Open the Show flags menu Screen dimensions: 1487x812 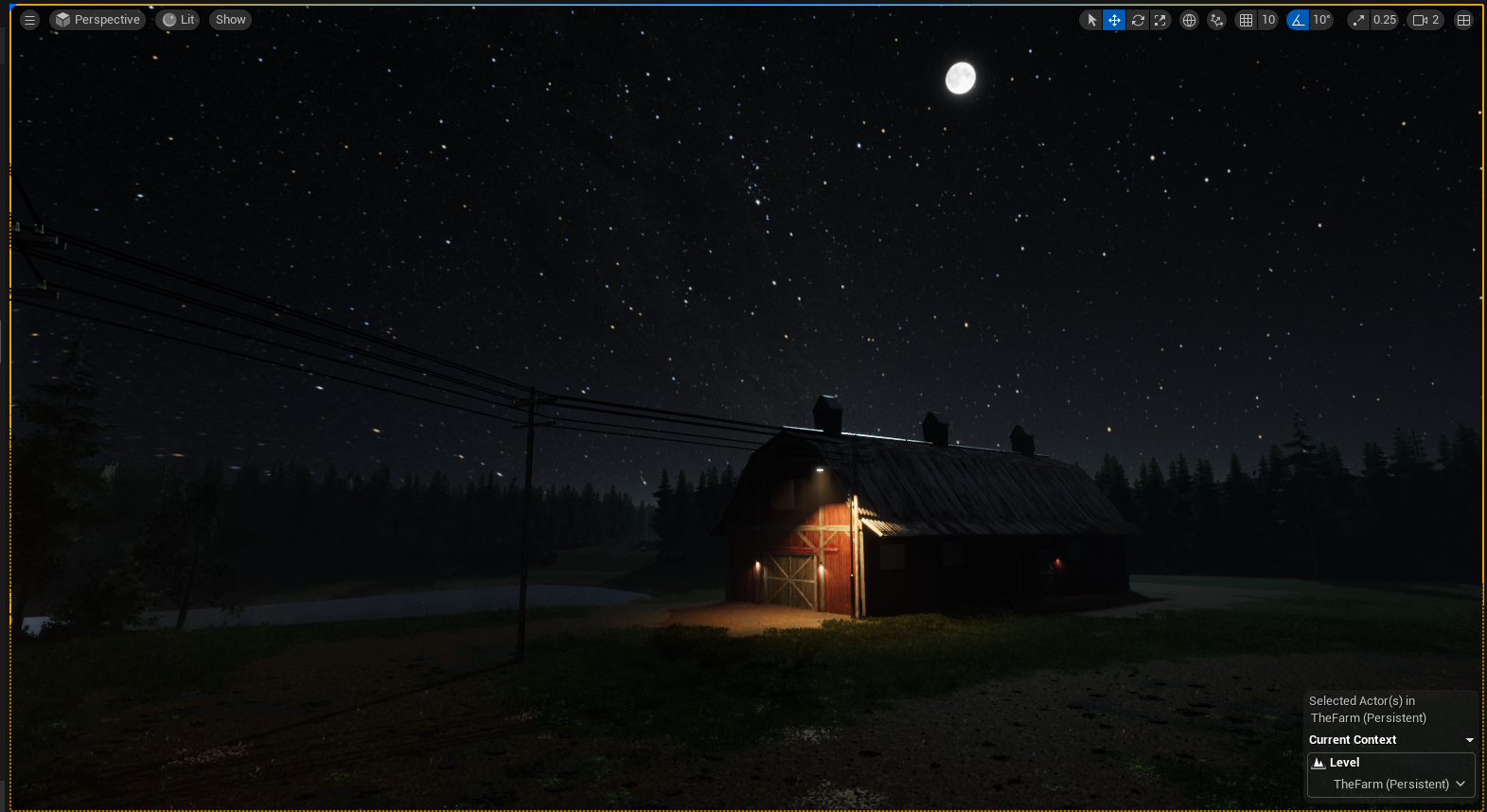[230, 20]
